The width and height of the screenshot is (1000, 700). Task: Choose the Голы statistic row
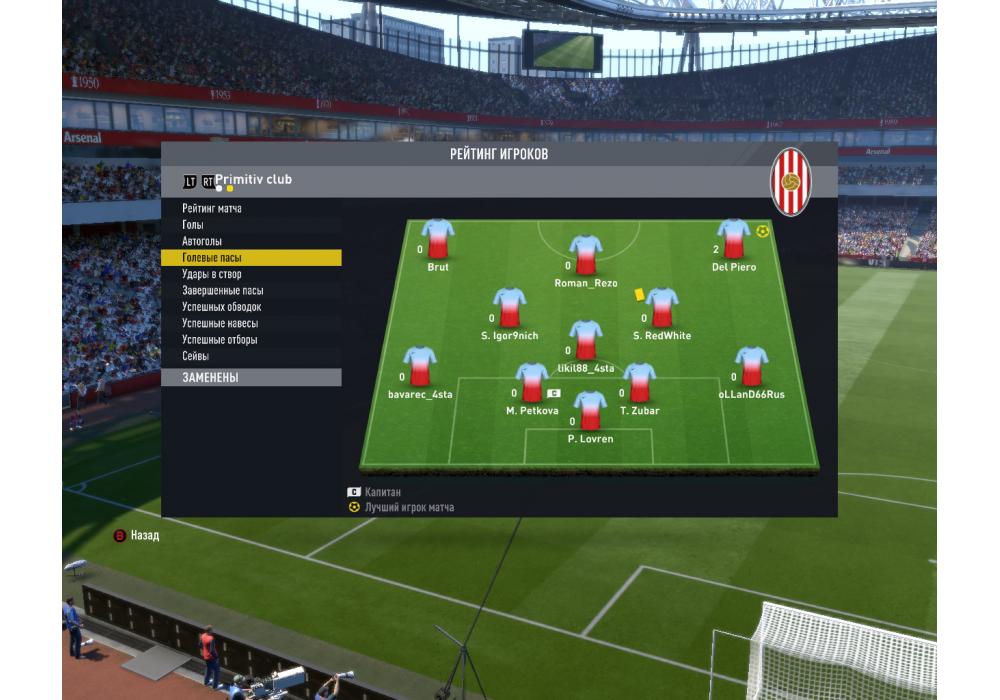[193, 225]
